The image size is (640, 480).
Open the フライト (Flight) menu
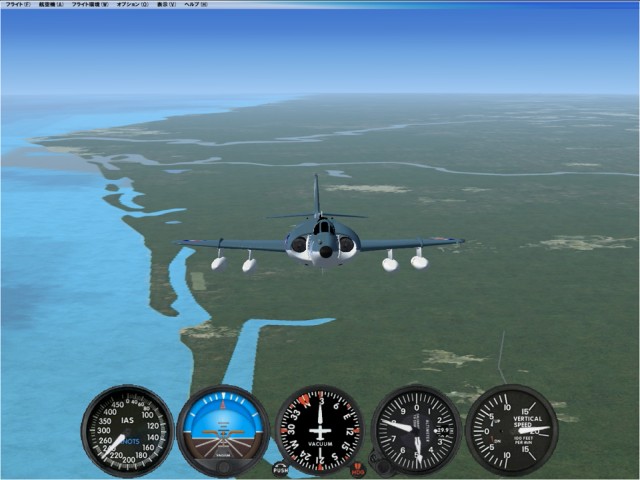(x=17, y=4)
